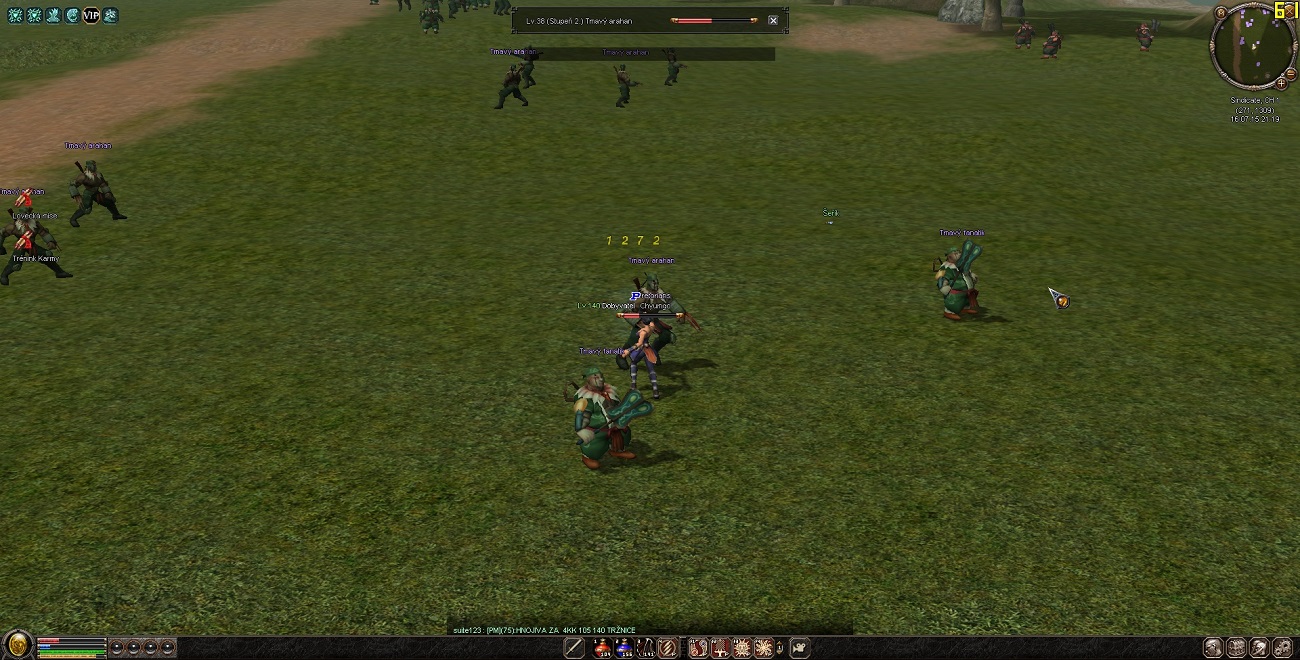Select the VIP status icon
1300x660 pixels.
pyautogui.click(x=91, y=15)
